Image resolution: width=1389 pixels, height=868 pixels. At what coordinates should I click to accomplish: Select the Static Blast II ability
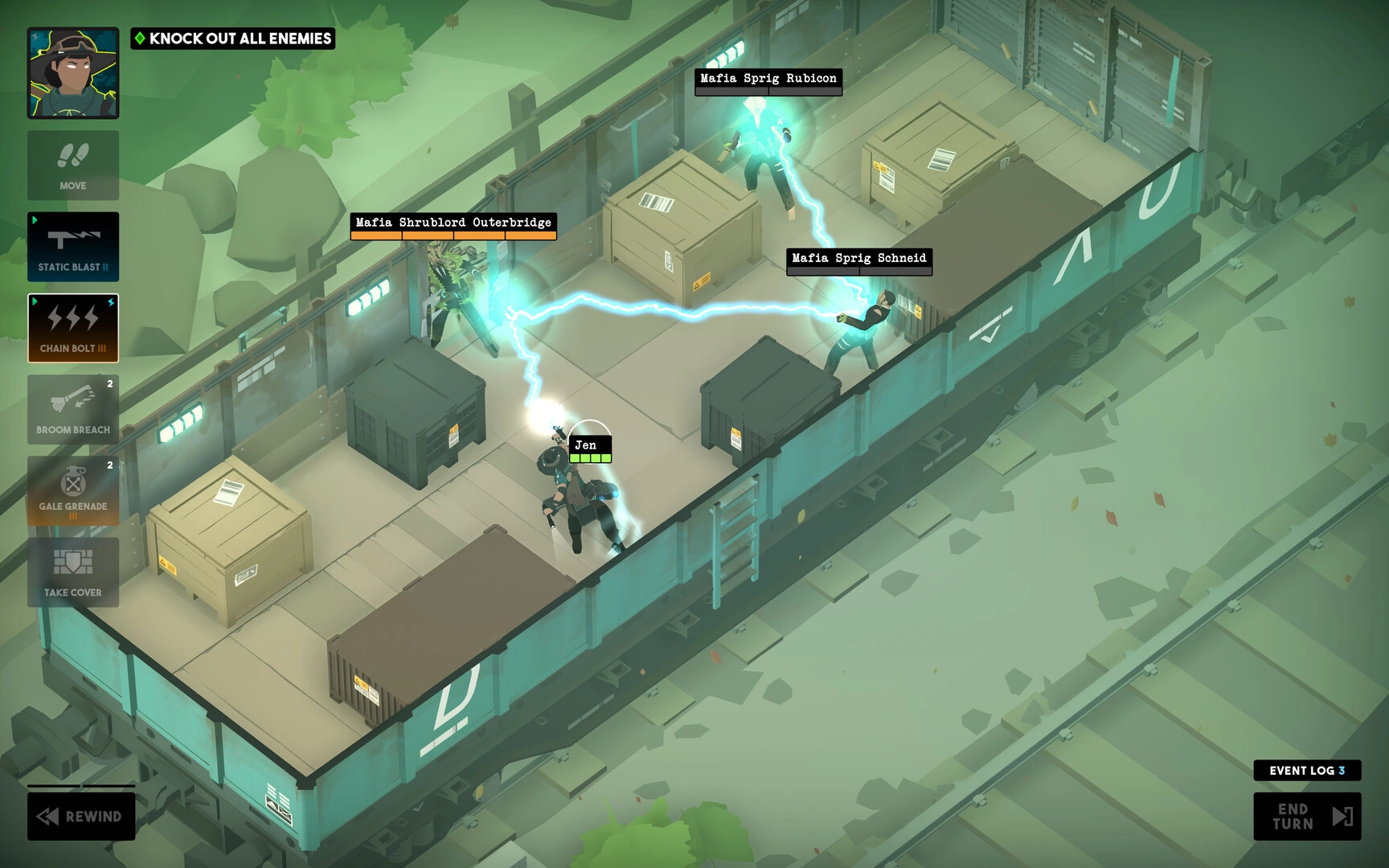pyautogui.click(x=73, y=247)
